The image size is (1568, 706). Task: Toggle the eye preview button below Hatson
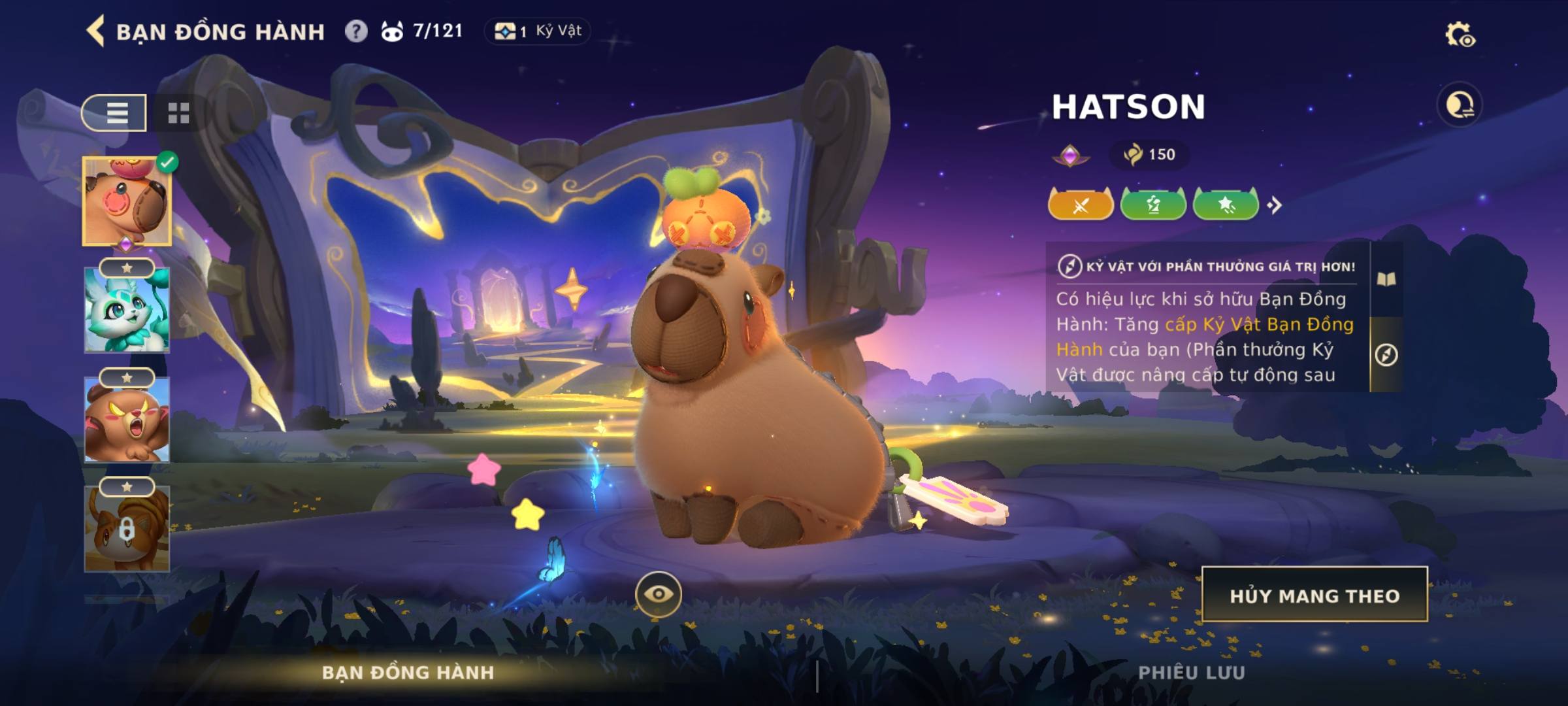coord(658,594)
